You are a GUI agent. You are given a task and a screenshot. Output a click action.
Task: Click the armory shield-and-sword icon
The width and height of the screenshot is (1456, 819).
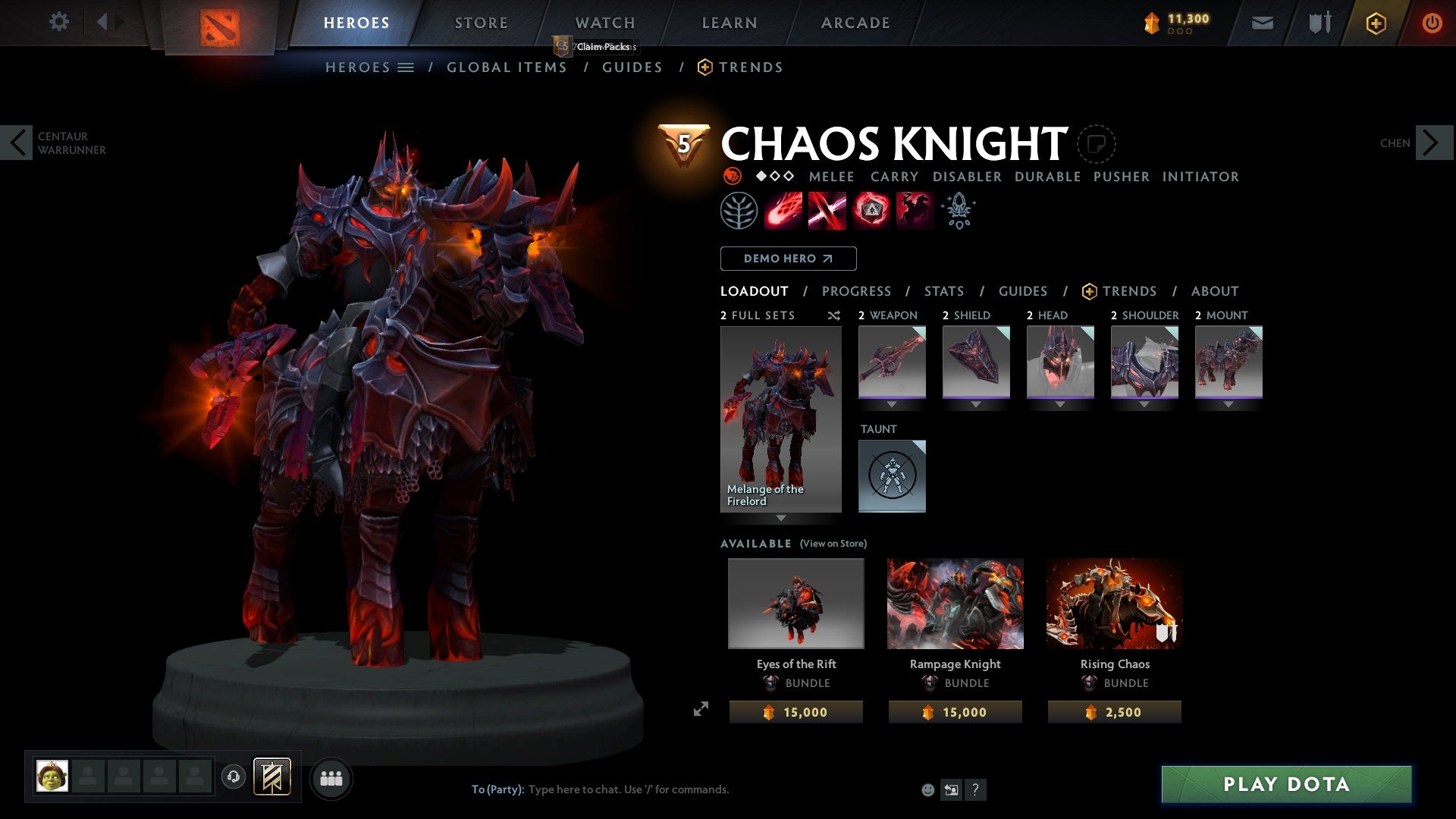(x=1318, y=22)
